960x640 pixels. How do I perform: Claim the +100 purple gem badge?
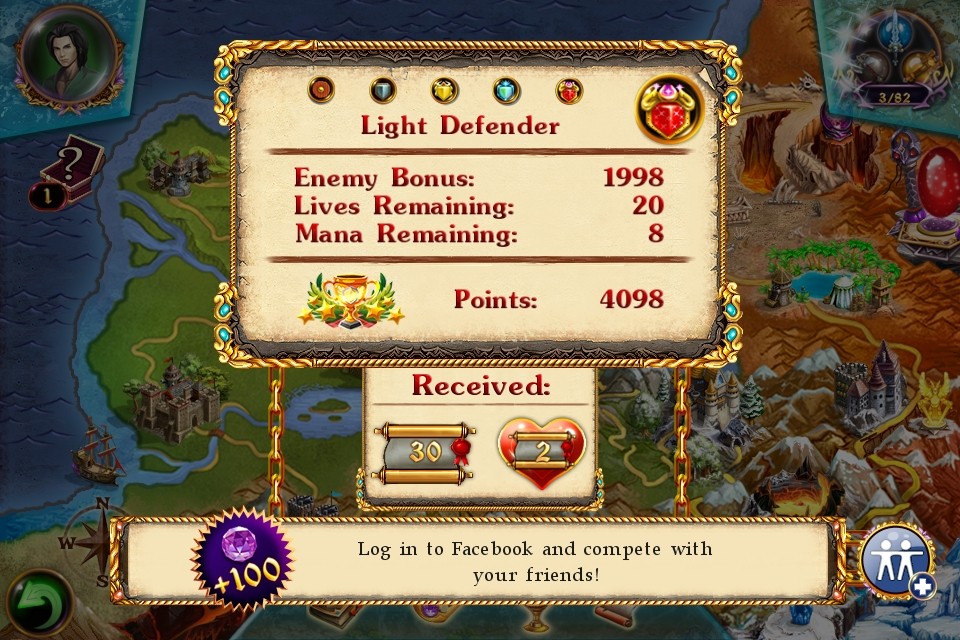(x=241, y=561)
